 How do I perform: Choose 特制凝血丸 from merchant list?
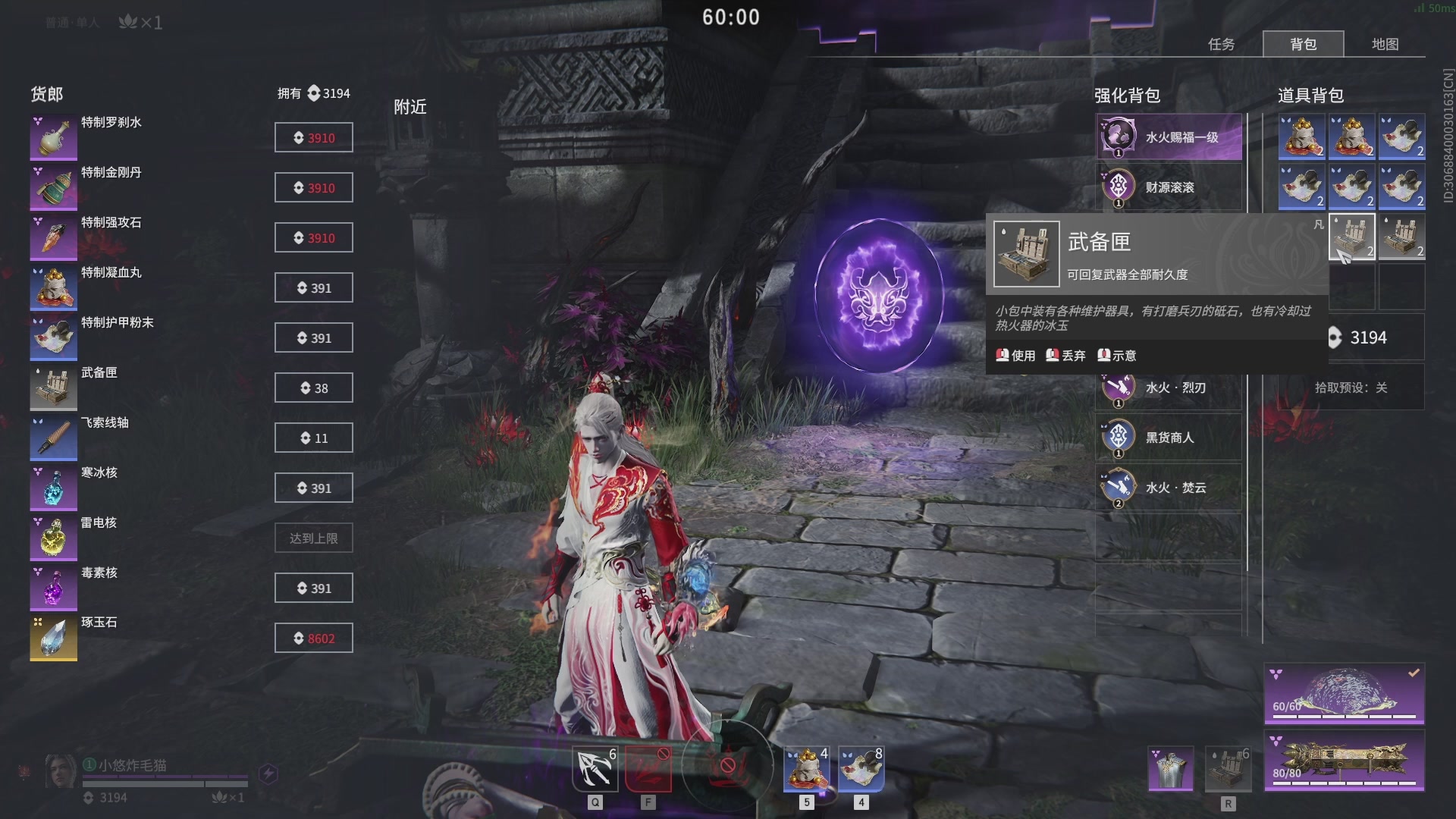54,287
